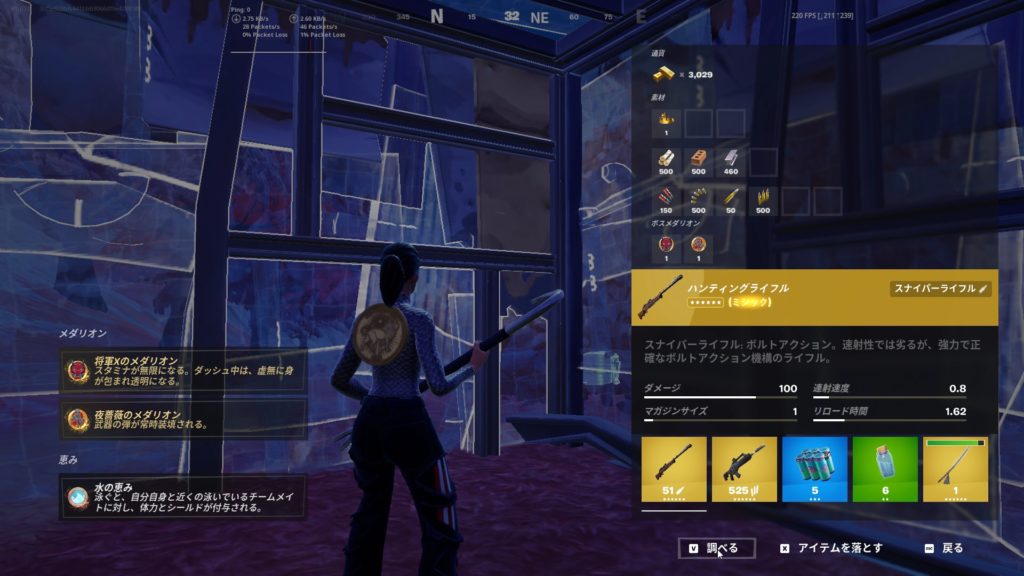Select the brick material slot
Screen dimensions: 1024x576
point(699,162)
